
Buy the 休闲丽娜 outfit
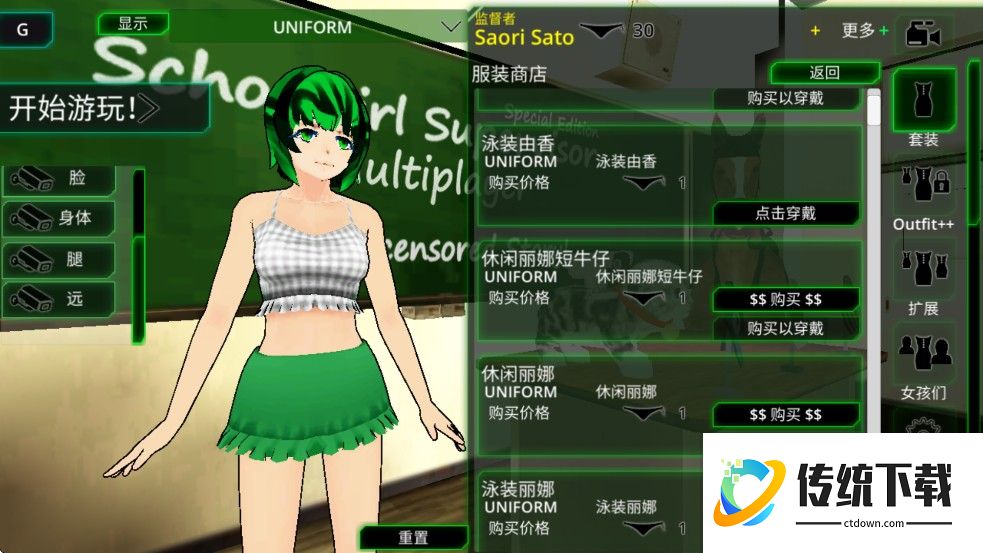[x=785, y=414]
